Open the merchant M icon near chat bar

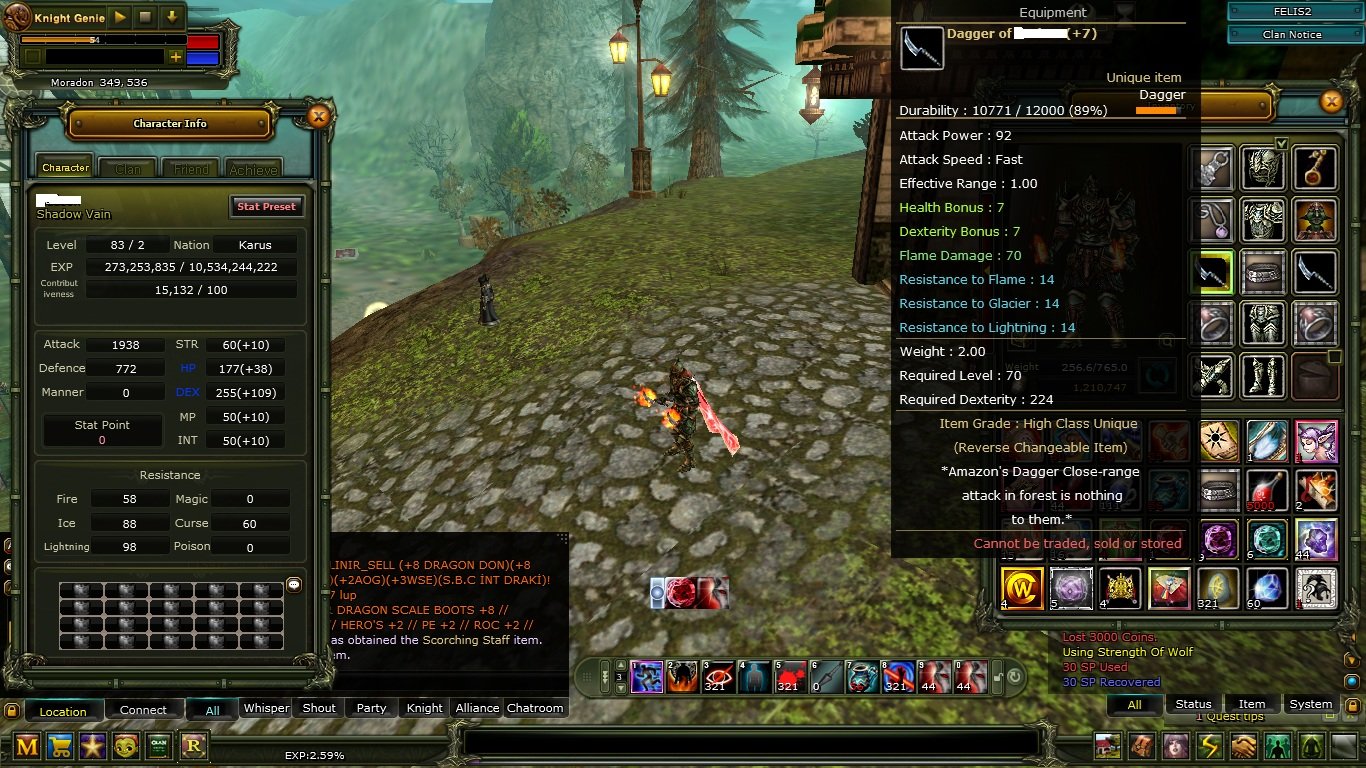pyautogui.click(x=27, y=746)
